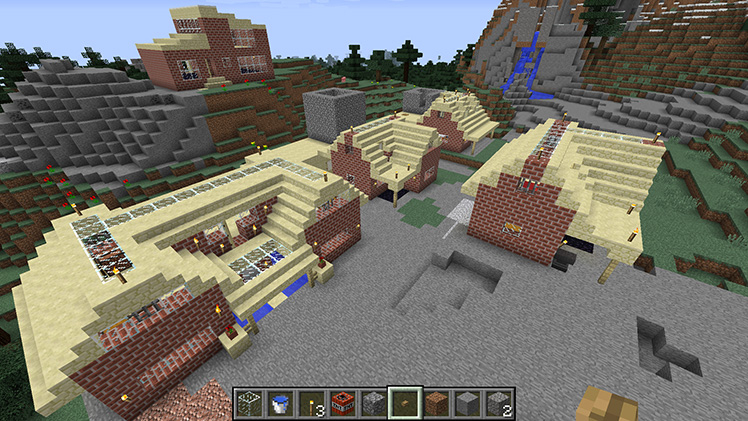Select the glass block hotbar slot

[x=249, y=402]
